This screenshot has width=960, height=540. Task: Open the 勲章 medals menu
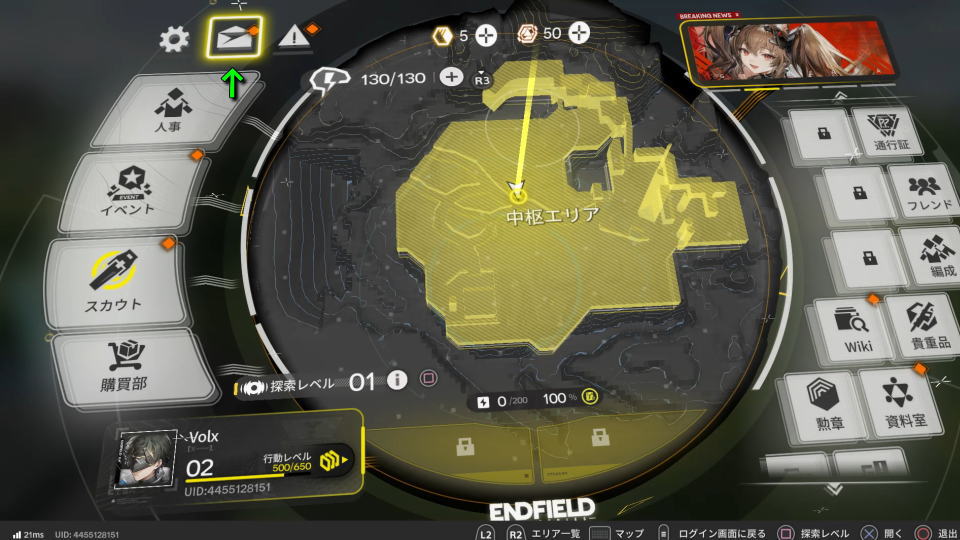821,402
